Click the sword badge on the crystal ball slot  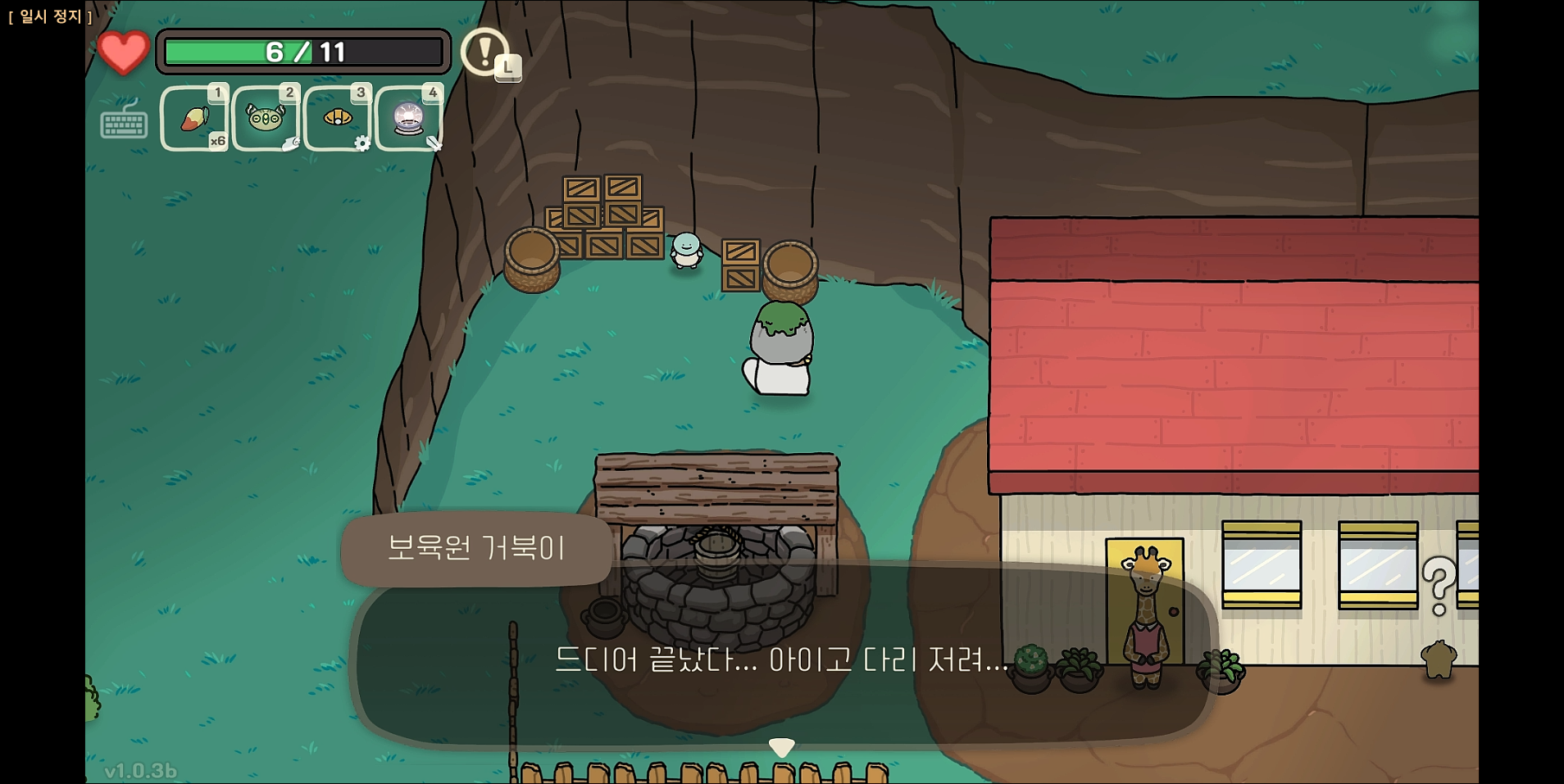[432, 144]
